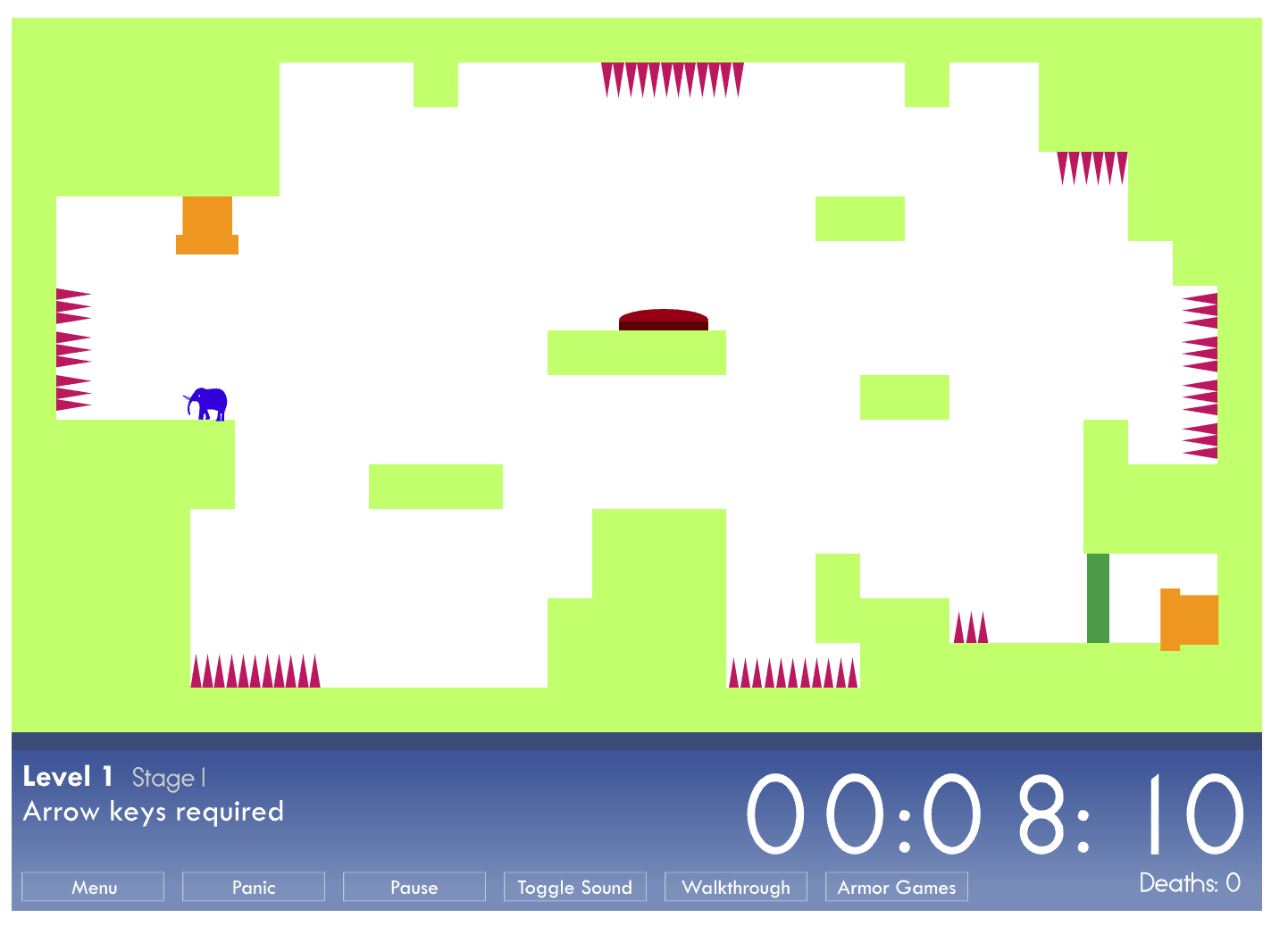The height and width of the screenshot is (943, 1288).
Task: Click the spikes hanging from the top ceiling
Action: tap(673, 76)
